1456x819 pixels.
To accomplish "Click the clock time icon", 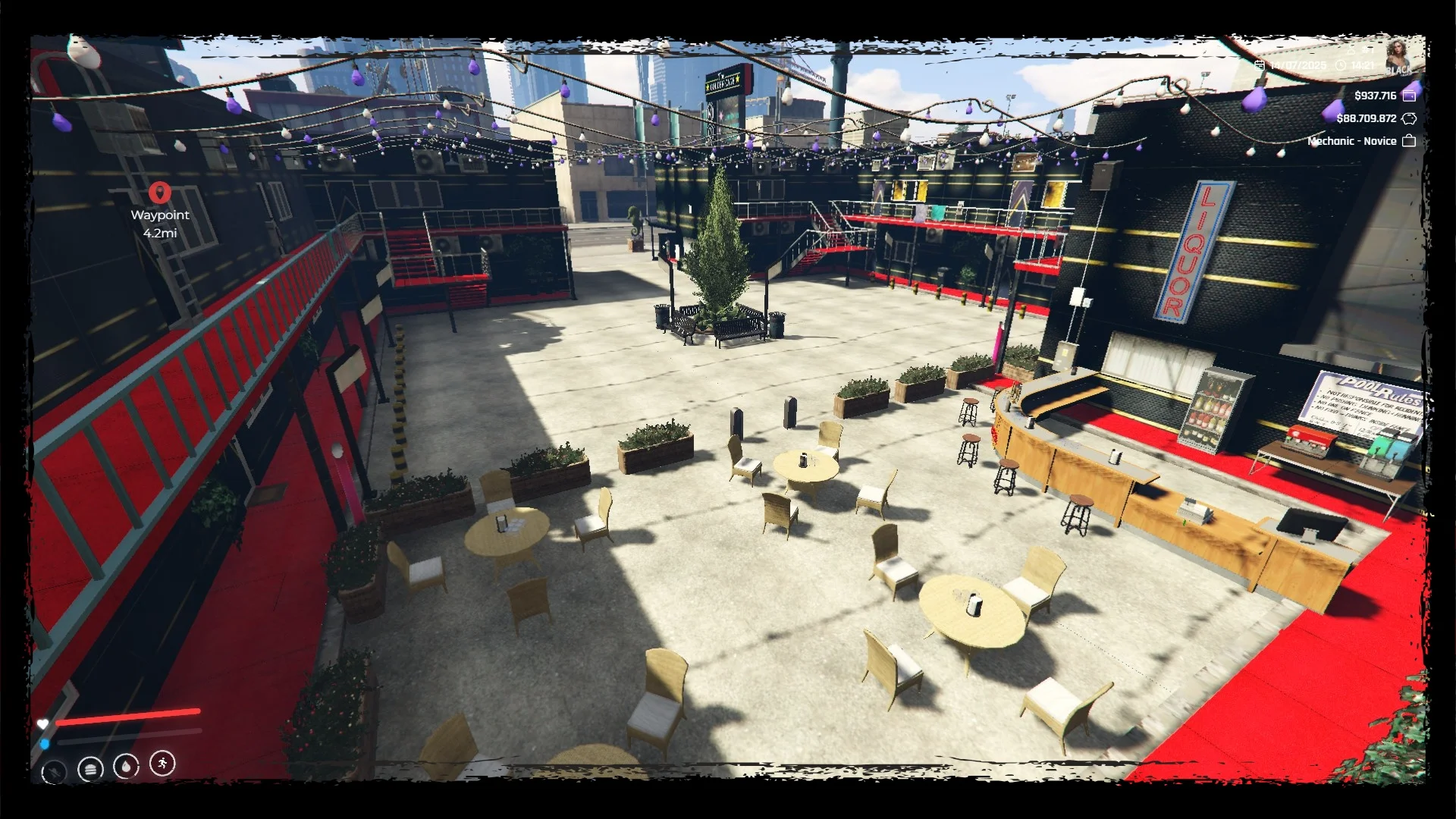I will click(x=1340, y=66).
